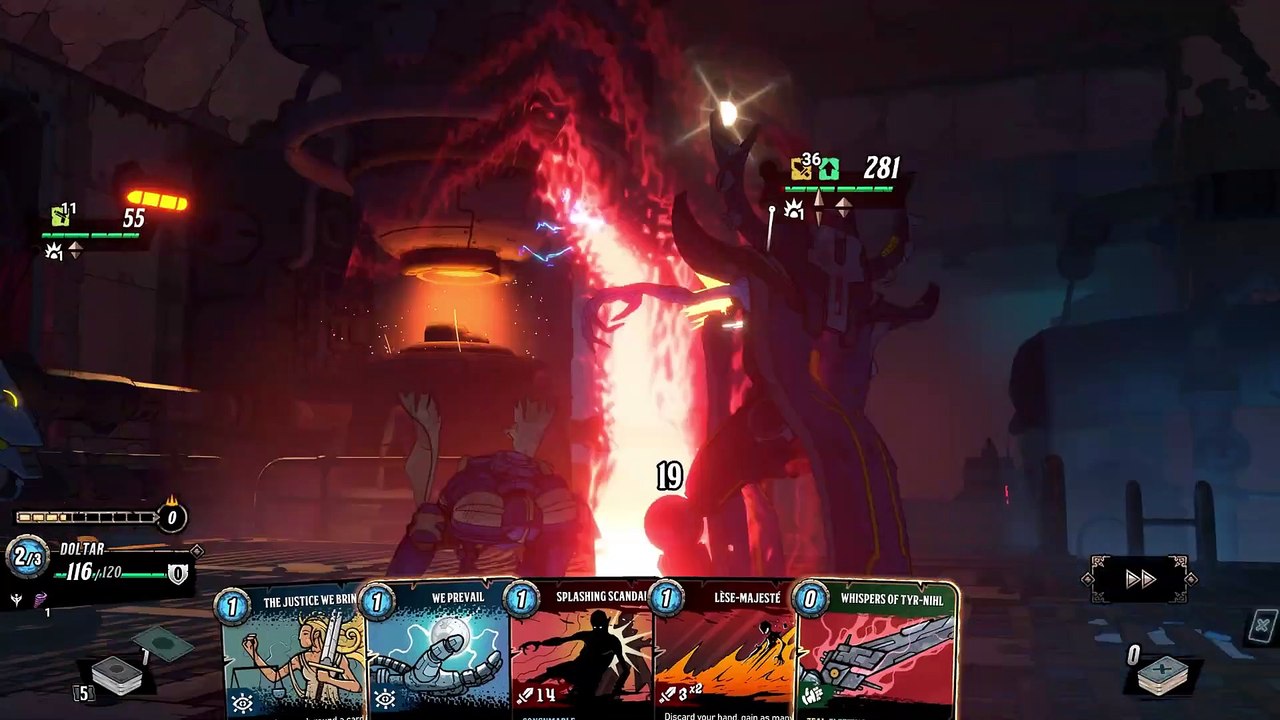1280x720 pixels.
Task: Open the exhausted cards pile
Action: [x=1262, y=627]
